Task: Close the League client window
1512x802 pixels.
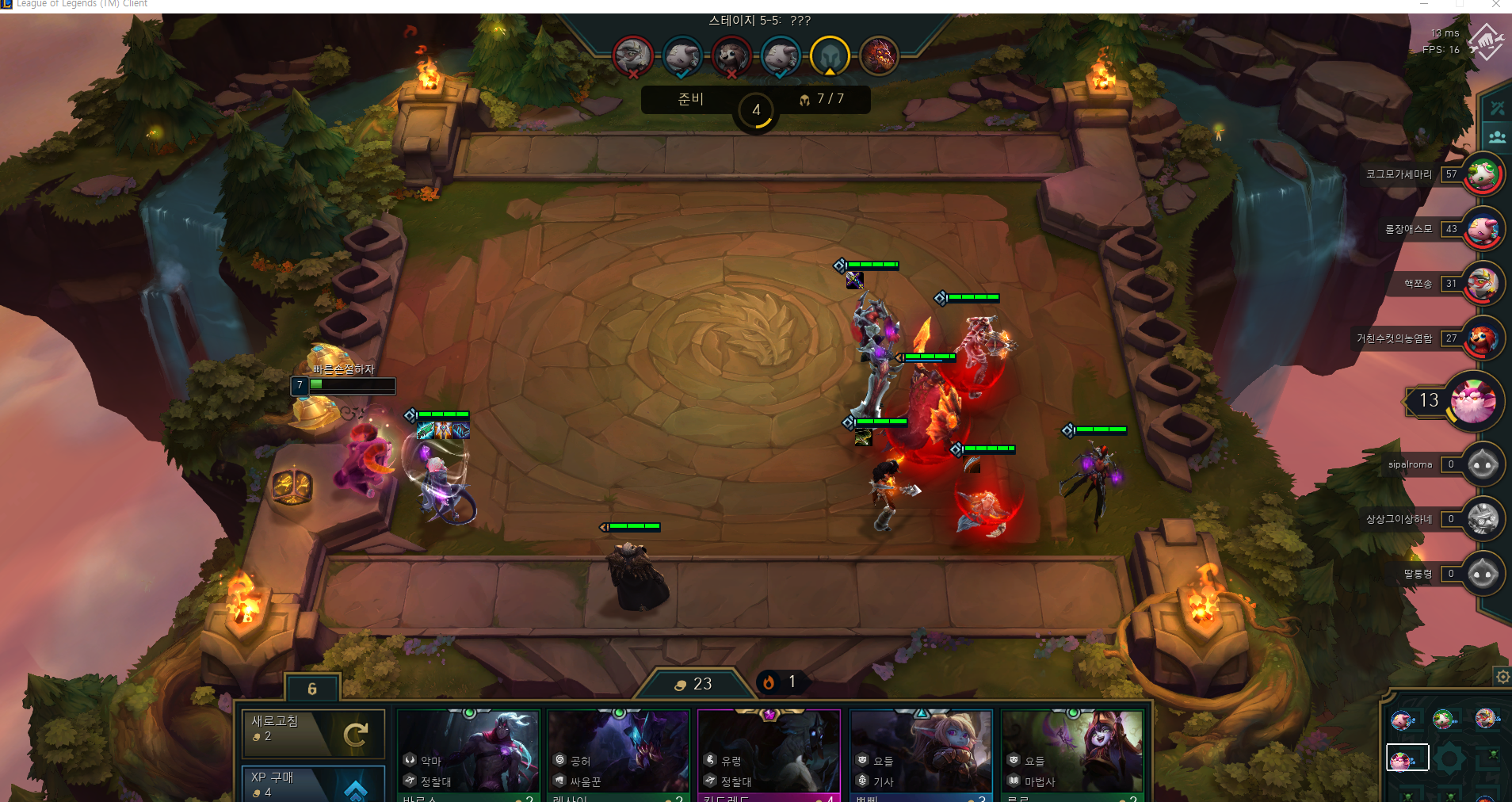Action: (x=1496, y=5)
